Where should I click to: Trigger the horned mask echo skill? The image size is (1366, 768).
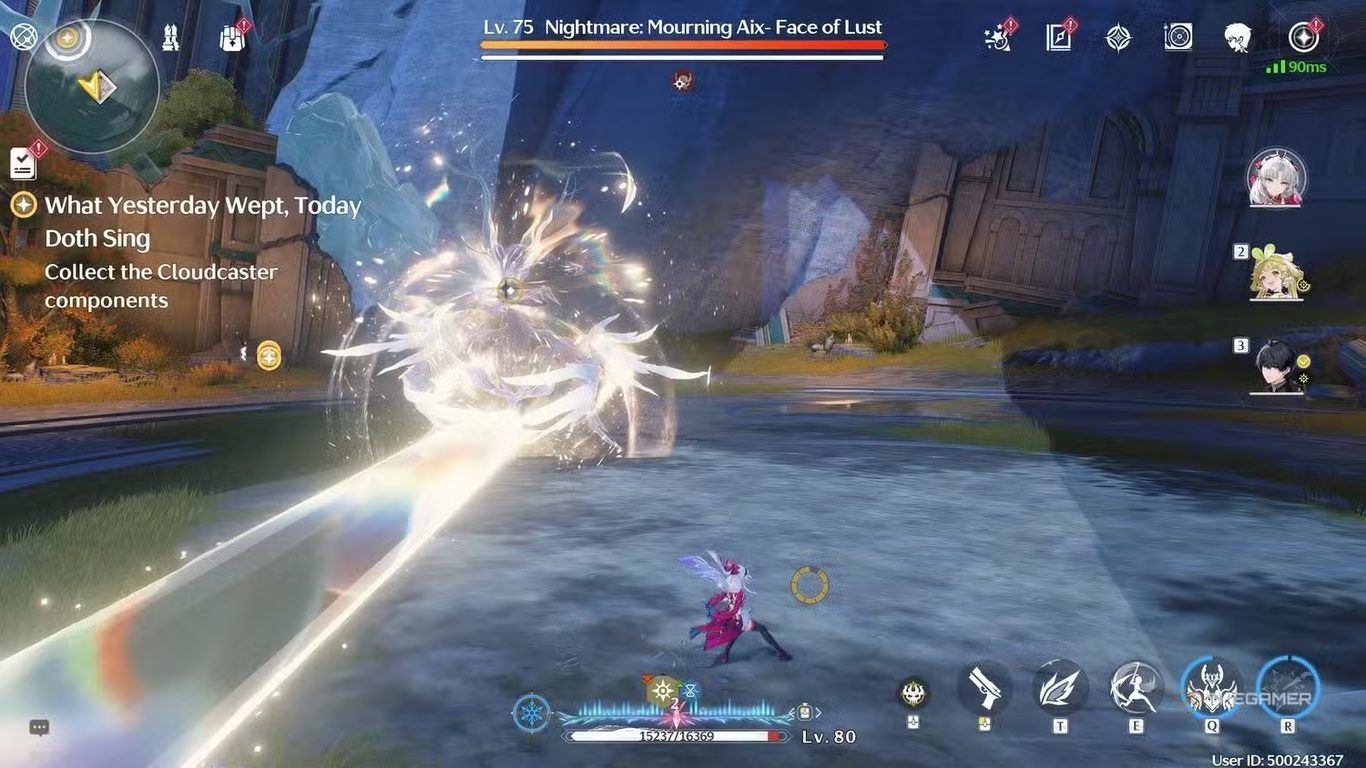1211,688
